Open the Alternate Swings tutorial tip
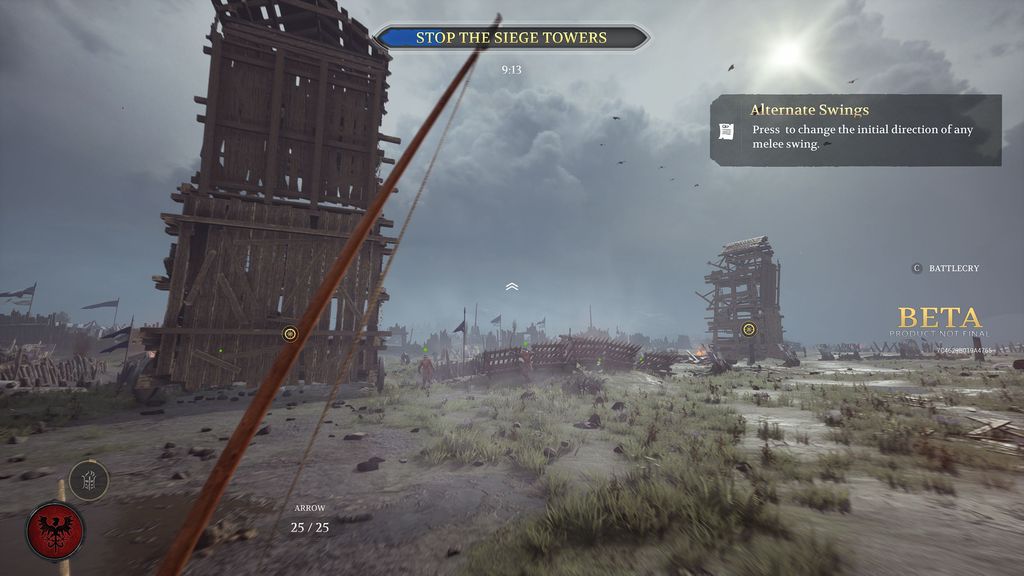This screenshot has width=1024, height=576. 855,130
